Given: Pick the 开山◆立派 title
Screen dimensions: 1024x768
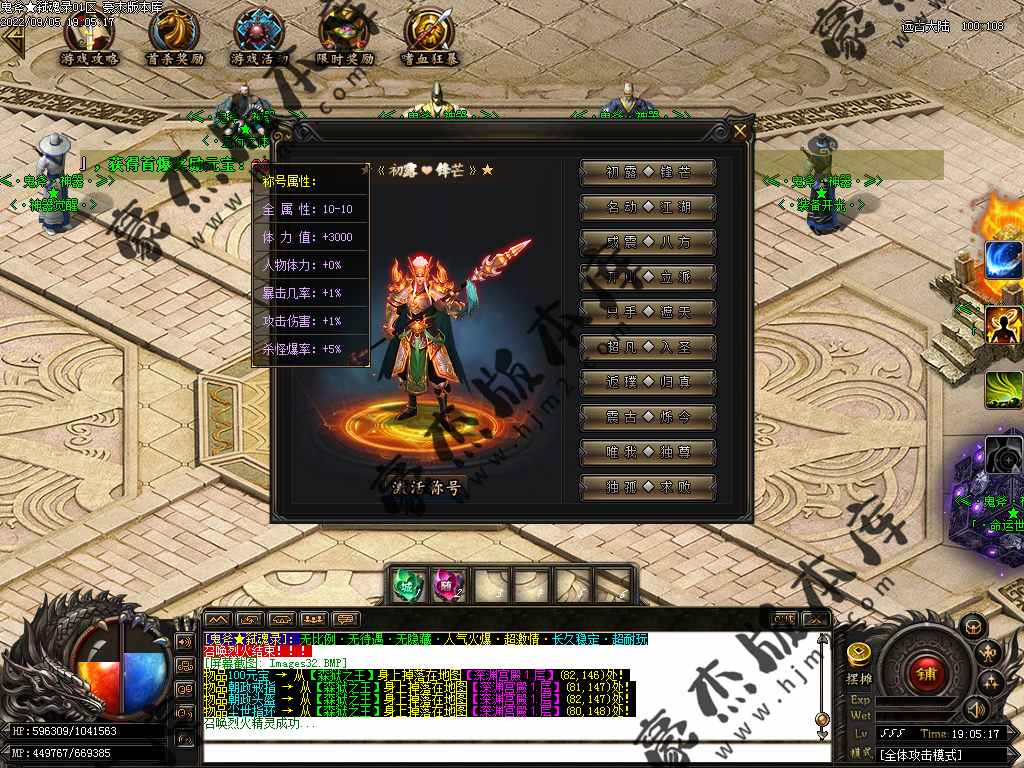Looking at the screenshot, I should pyautogui.click(x=648, y=277).
